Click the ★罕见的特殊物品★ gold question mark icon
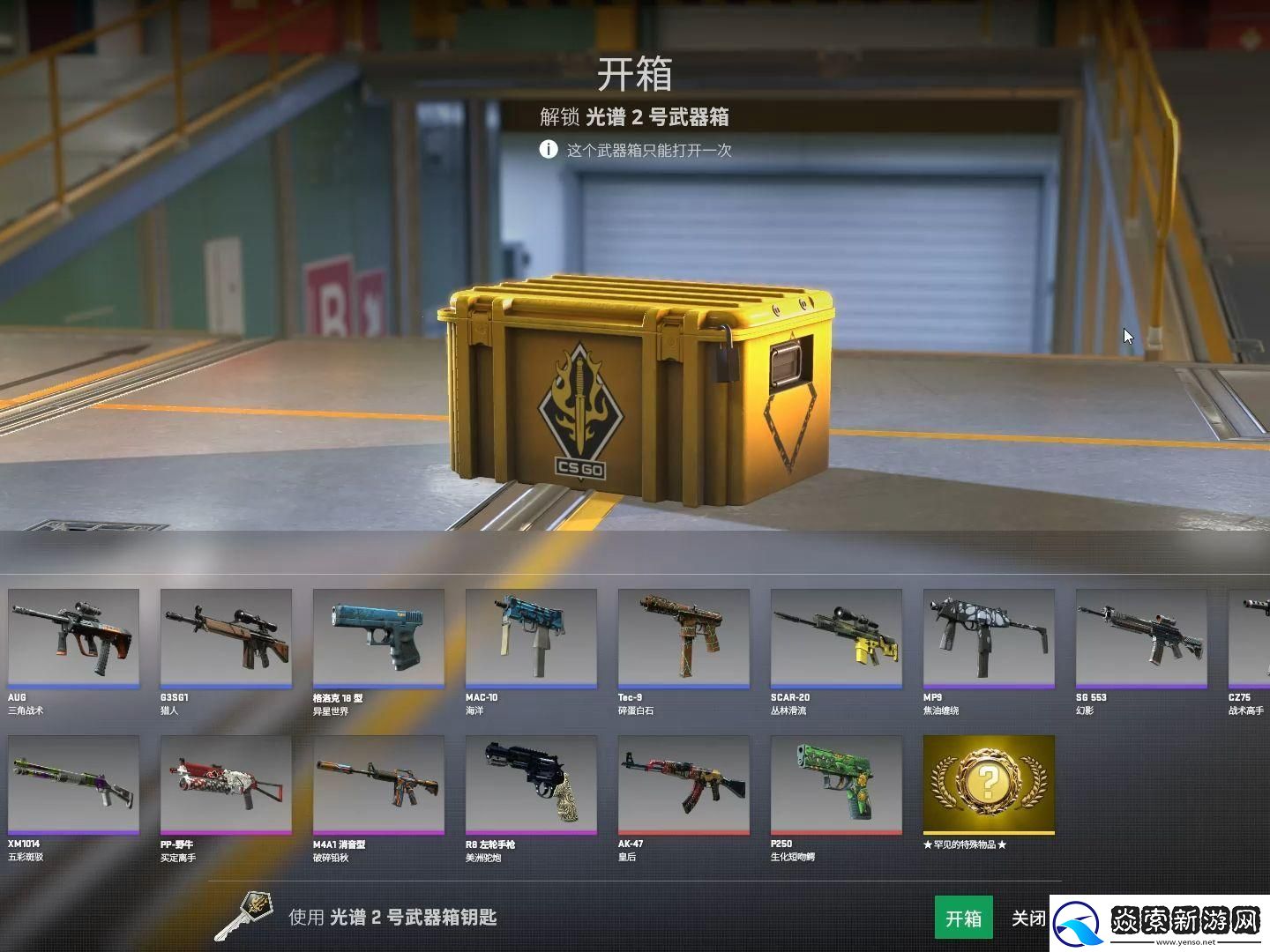The image size is (1270, 952). (988, 783)
